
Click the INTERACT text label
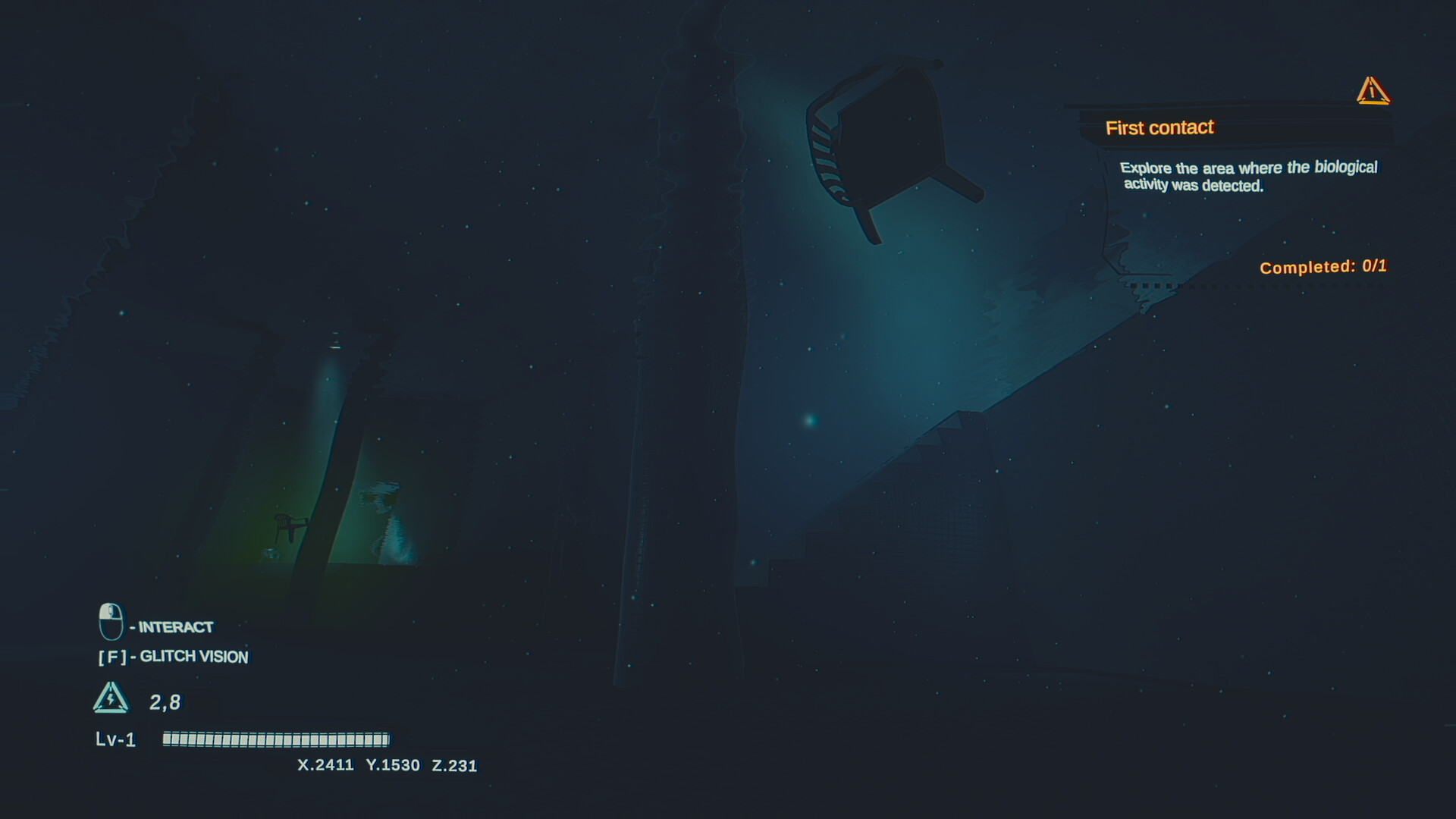(174, 627)
